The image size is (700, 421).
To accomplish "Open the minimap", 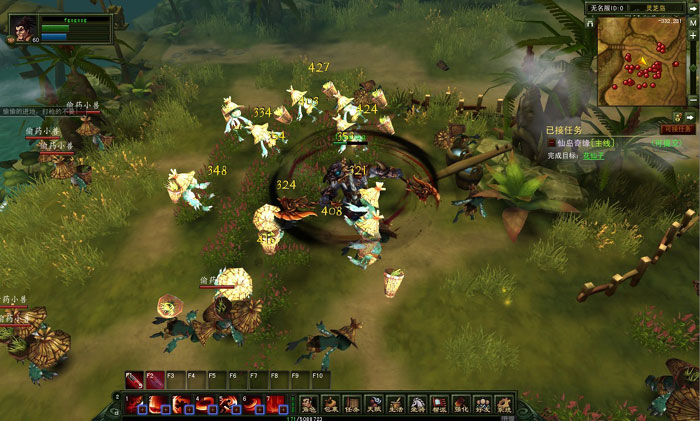I will tap(641, 61).
